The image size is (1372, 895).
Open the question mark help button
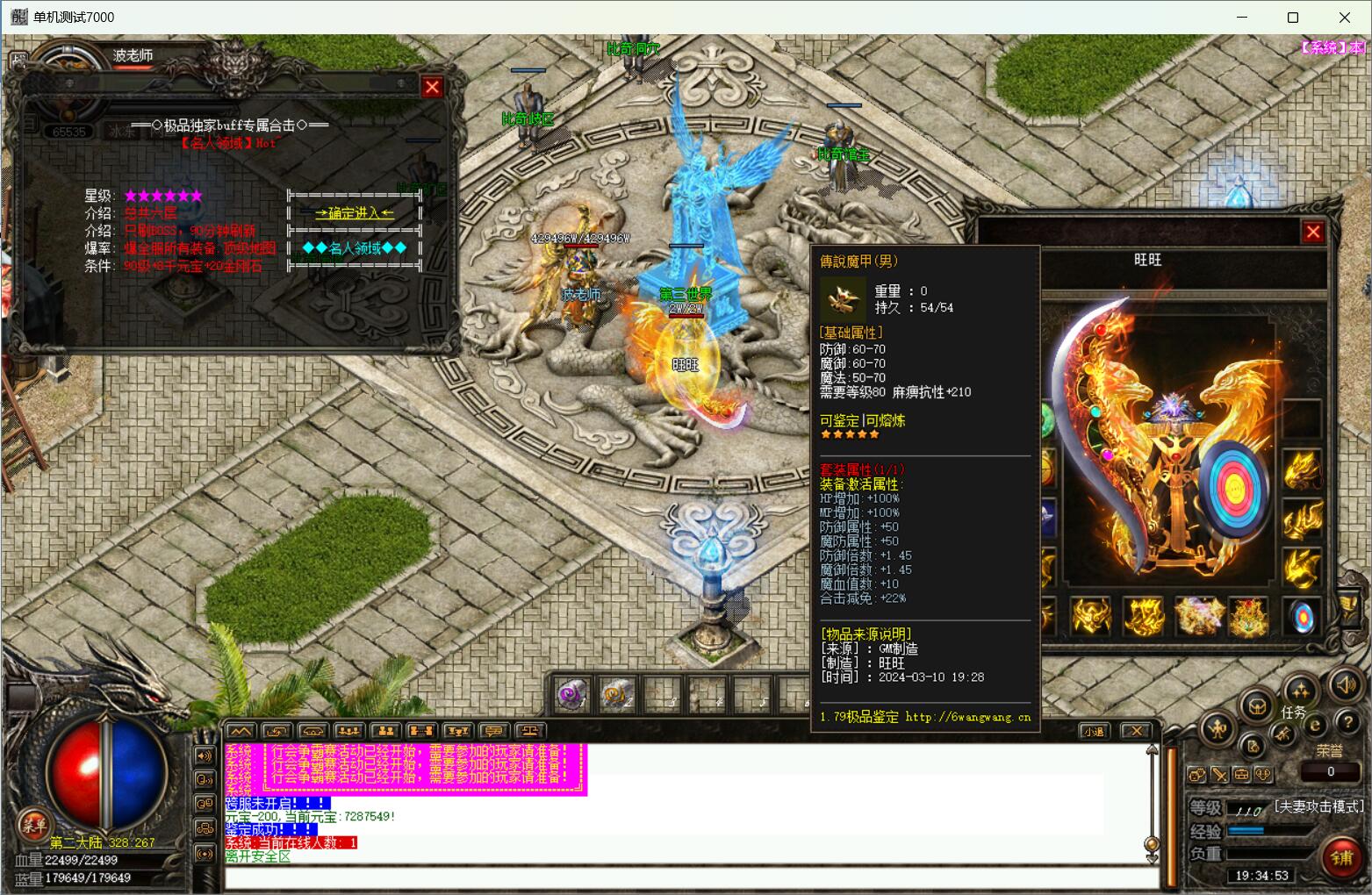pyautogui.click(x=1347, y=722)
